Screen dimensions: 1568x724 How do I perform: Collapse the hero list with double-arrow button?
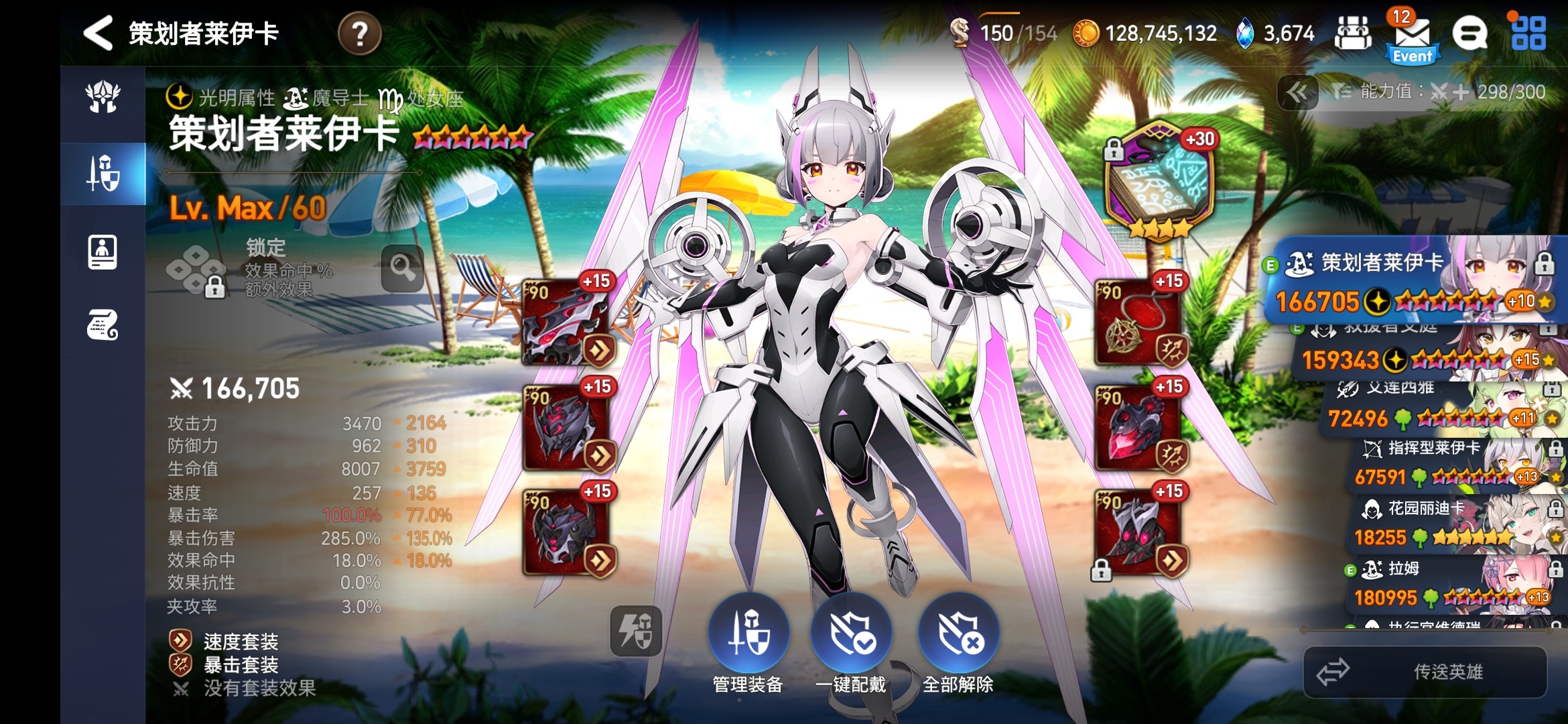(x=1297, y=93)
